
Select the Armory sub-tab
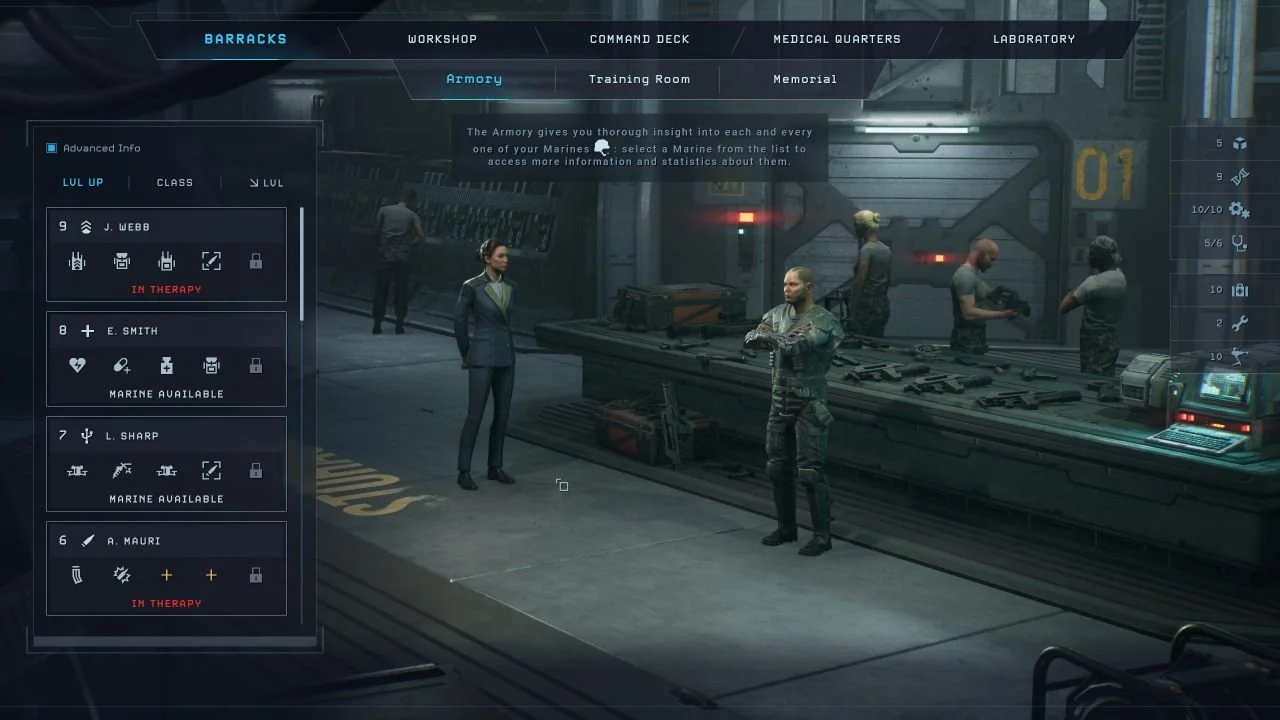pyautogui.click(x=474, y=79)
